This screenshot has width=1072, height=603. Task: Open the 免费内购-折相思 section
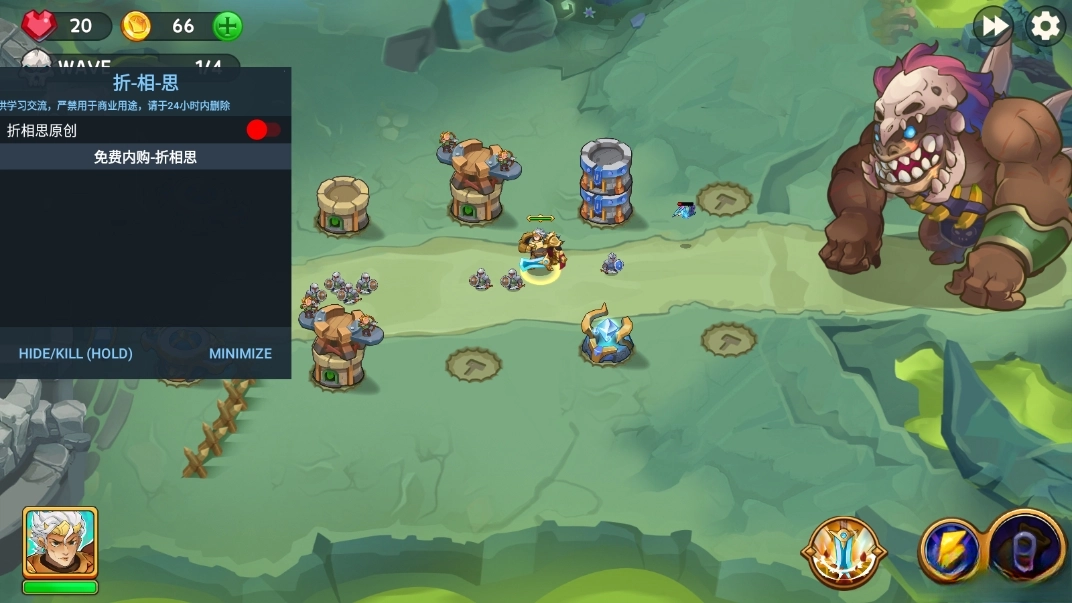145,157
